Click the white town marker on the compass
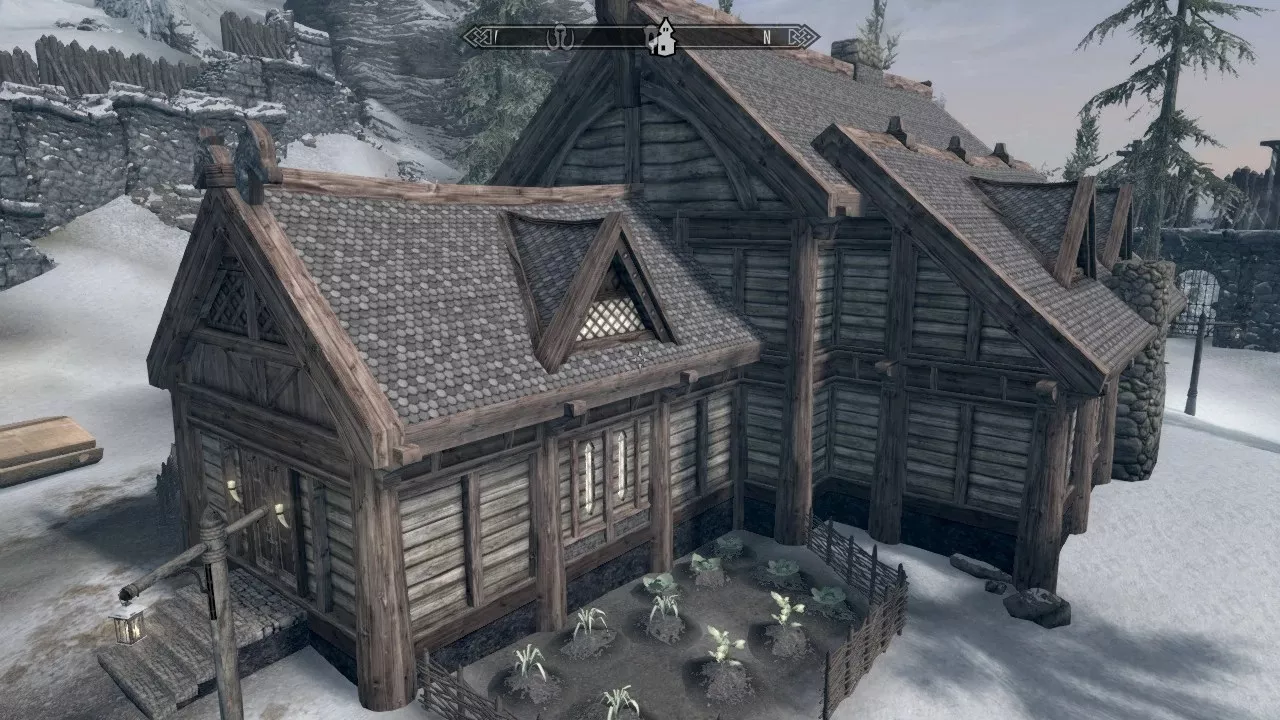The width and height of the screenshot is (1280, 720). [x=666, y=42]
